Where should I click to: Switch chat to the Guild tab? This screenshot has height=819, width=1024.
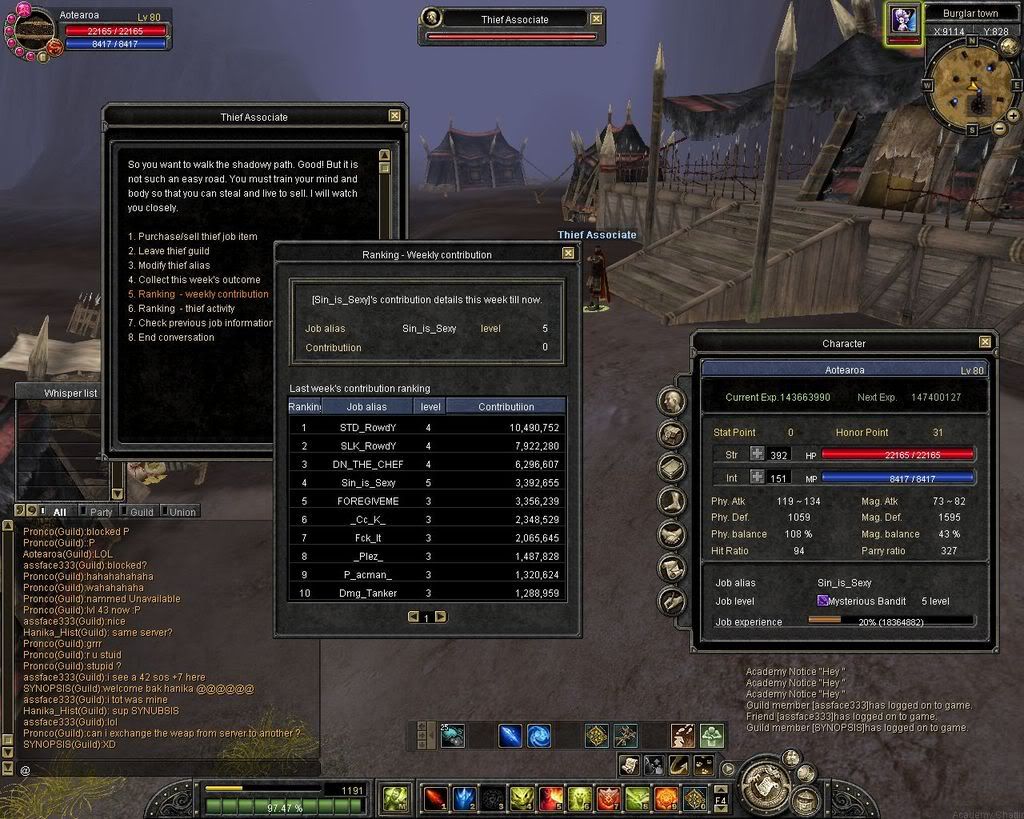[142, 512]
